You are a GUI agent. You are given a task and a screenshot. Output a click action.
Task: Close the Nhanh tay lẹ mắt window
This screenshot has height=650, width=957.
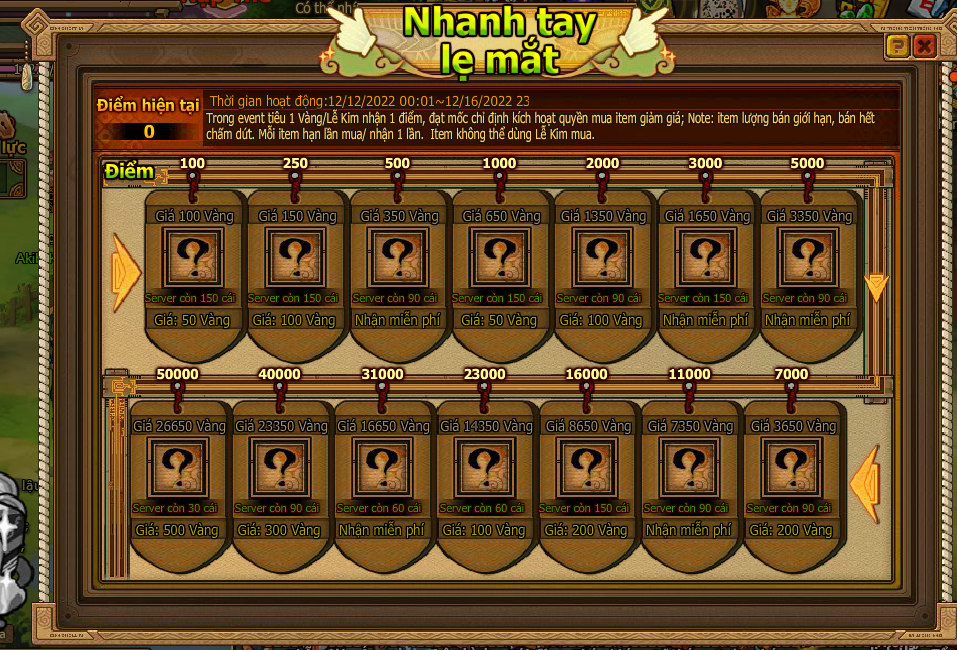coord(924,46)
